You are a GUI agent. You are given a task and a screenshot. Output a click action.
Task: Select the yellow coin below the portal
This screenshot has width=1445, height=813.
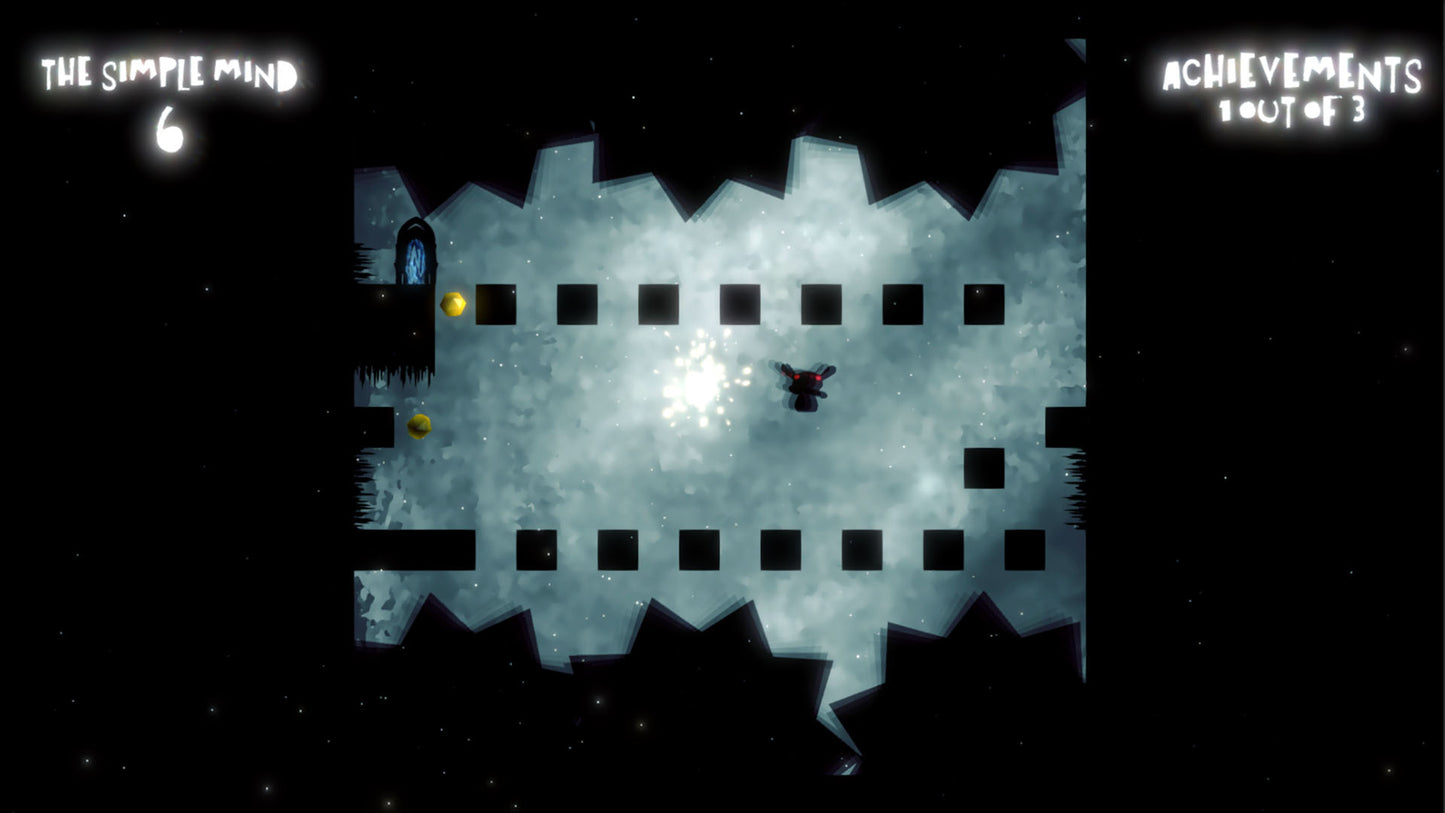(x=452, y=303)
